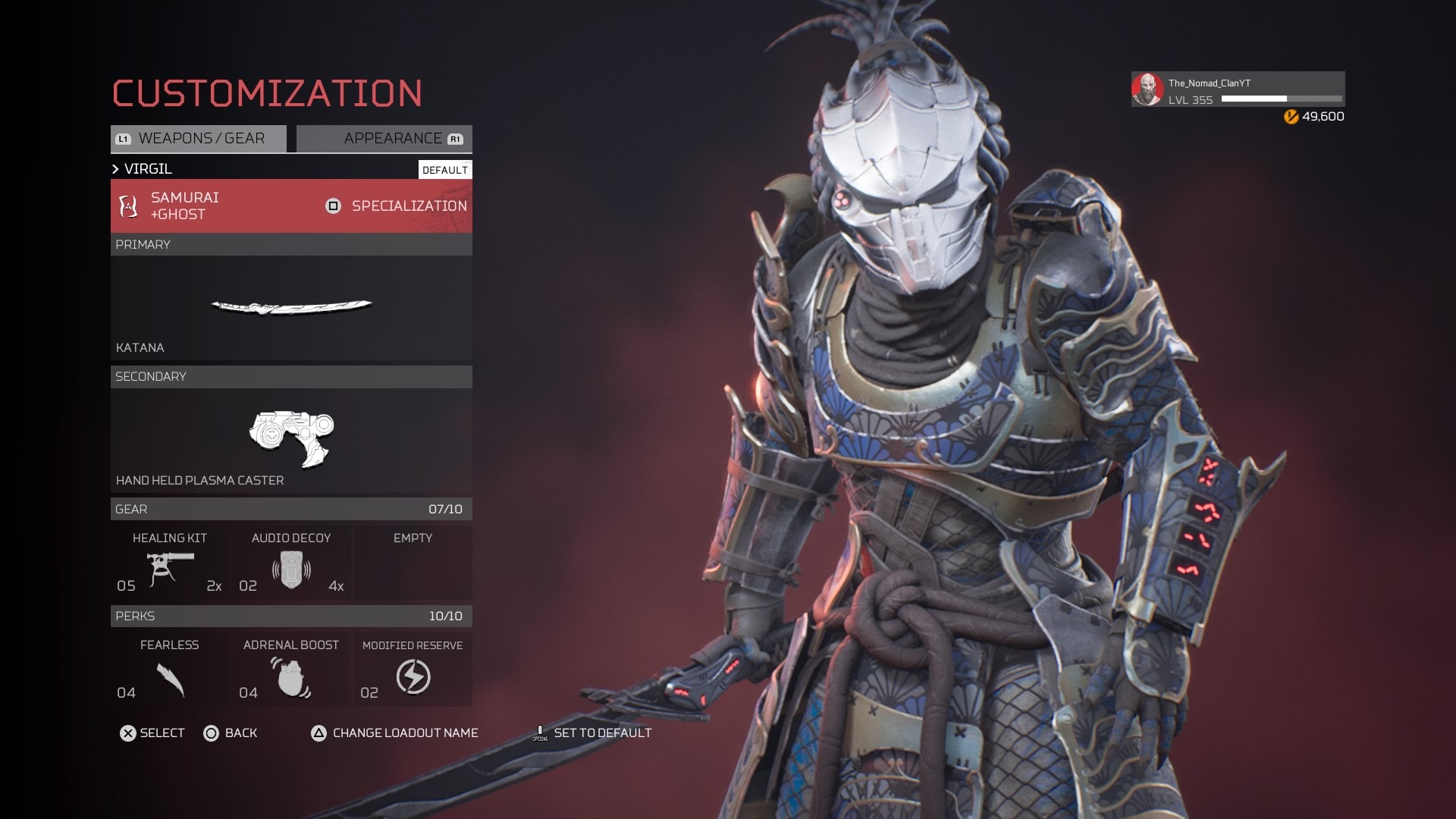The height and width of the screenshot is (819, 1456).
Task: Choose the empty gear slot
Action: [413, 563]
